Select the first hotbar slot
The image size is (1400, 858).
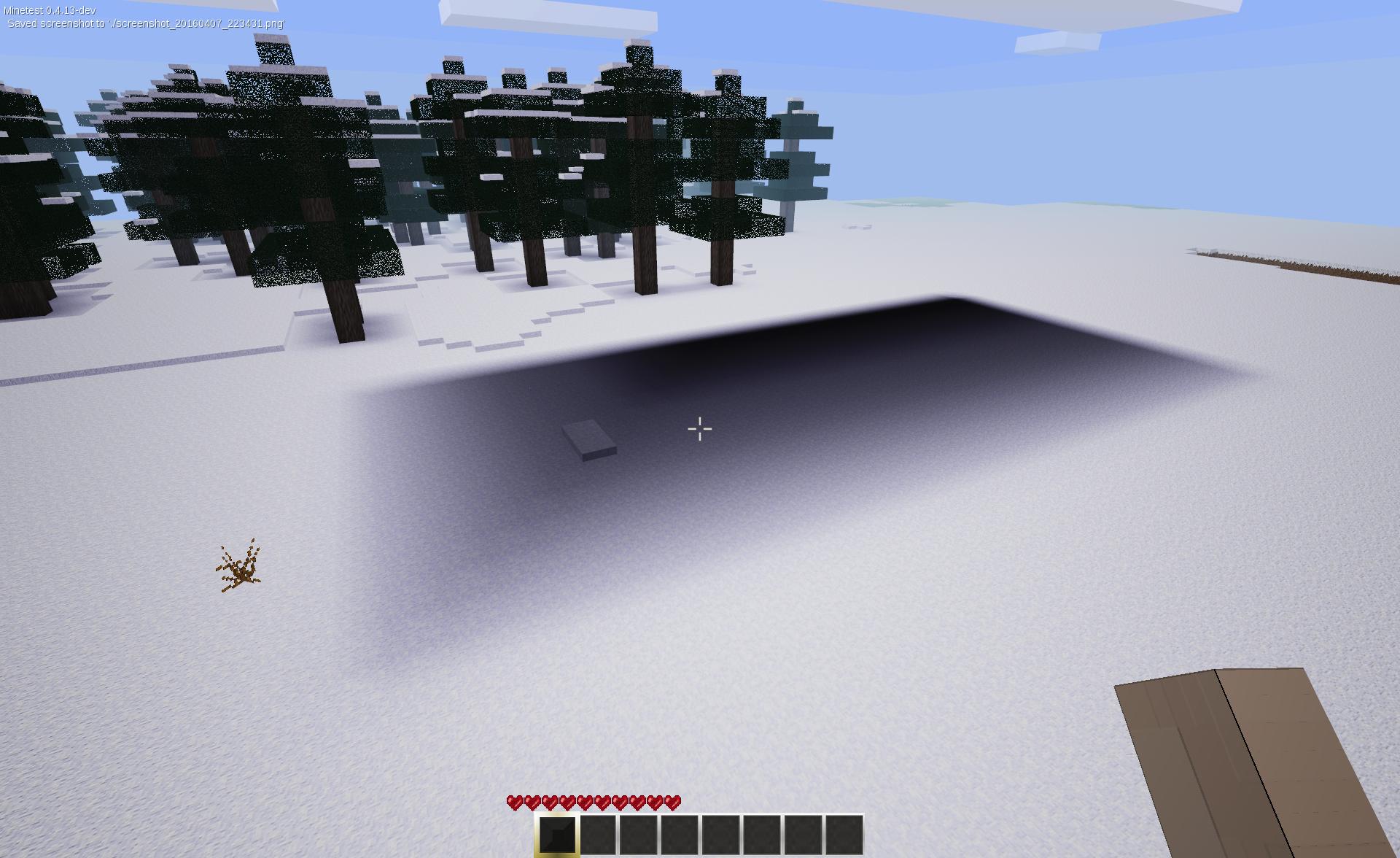(558, 832)
